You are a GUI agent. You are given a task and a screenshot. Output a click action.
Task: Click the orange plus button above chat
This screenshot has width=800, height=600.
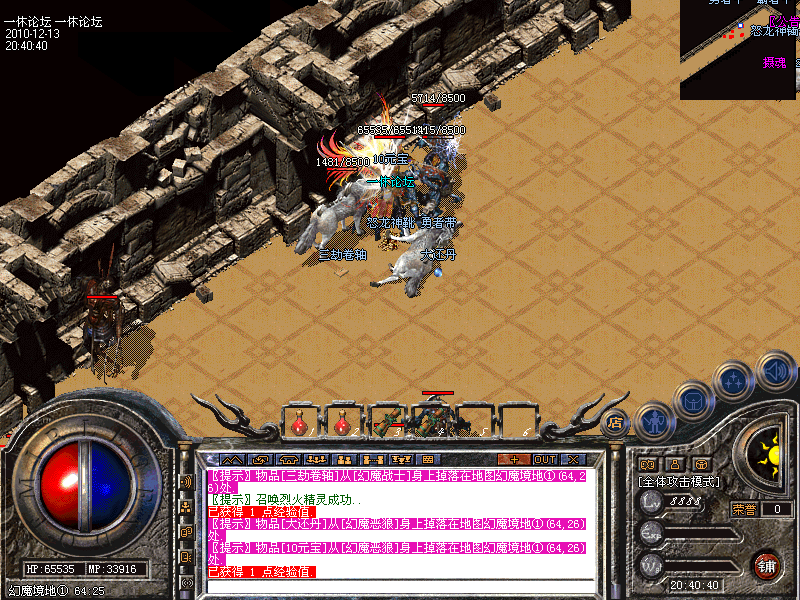pos(513,459)
